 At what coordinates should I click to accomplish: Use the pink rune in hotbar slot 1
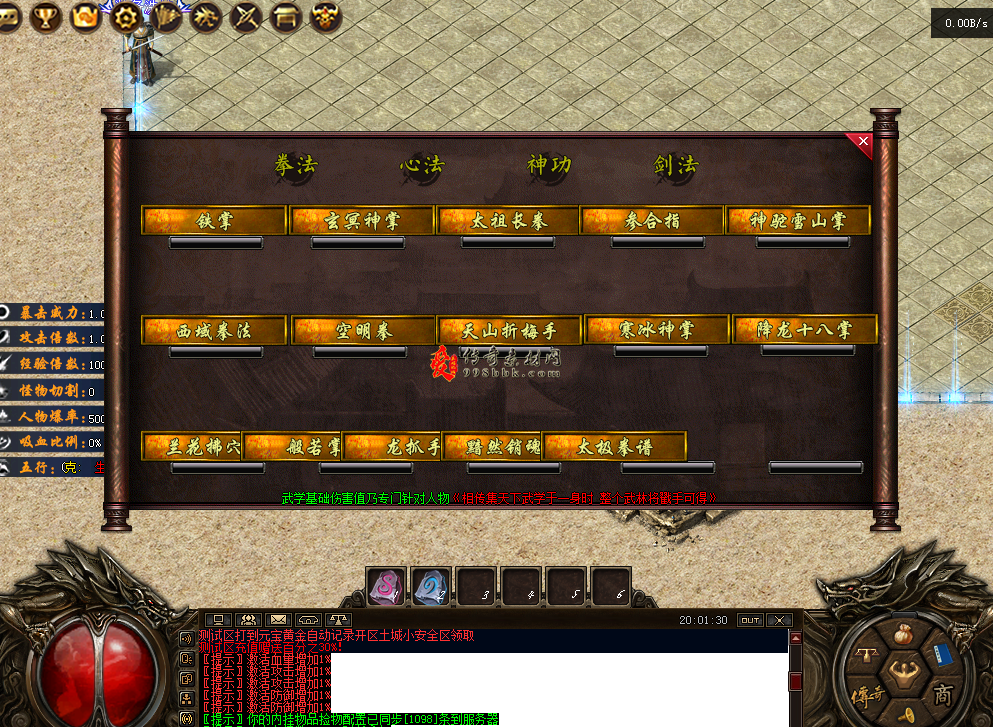(x=386, y=587)
